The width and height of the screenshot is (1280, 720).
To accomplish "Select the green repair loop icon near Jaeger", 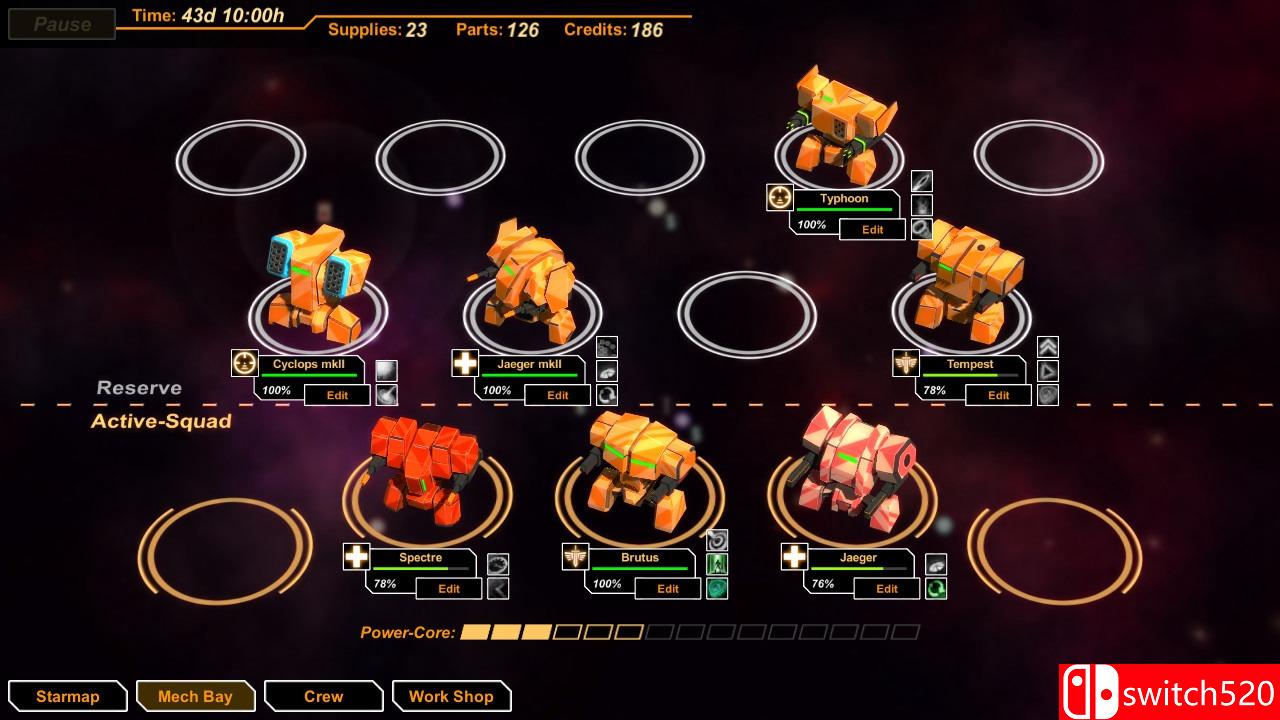I will (936, 589).
